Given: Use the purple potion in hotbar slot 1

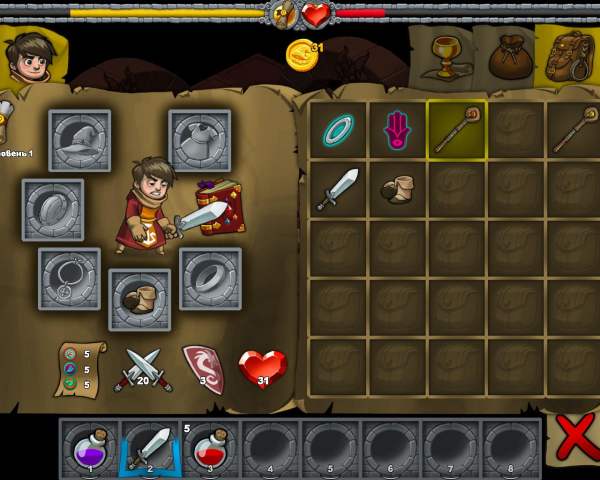Looking at the screenshot, I should click(x=90, y=446).
